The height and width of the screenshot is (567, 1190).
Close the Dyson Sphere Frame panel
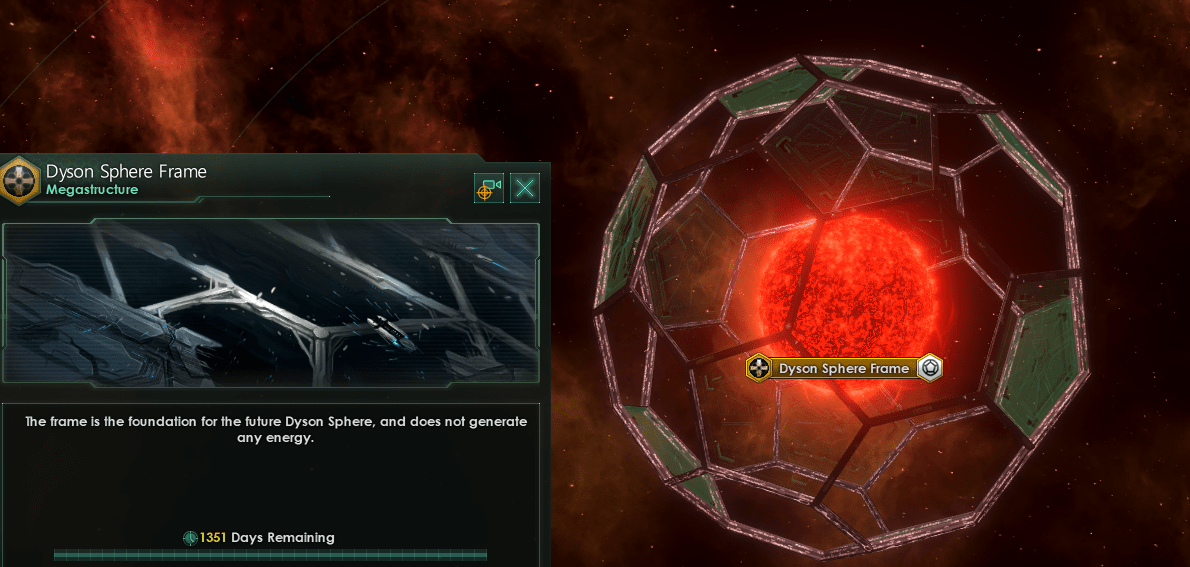tap(525, 188)
